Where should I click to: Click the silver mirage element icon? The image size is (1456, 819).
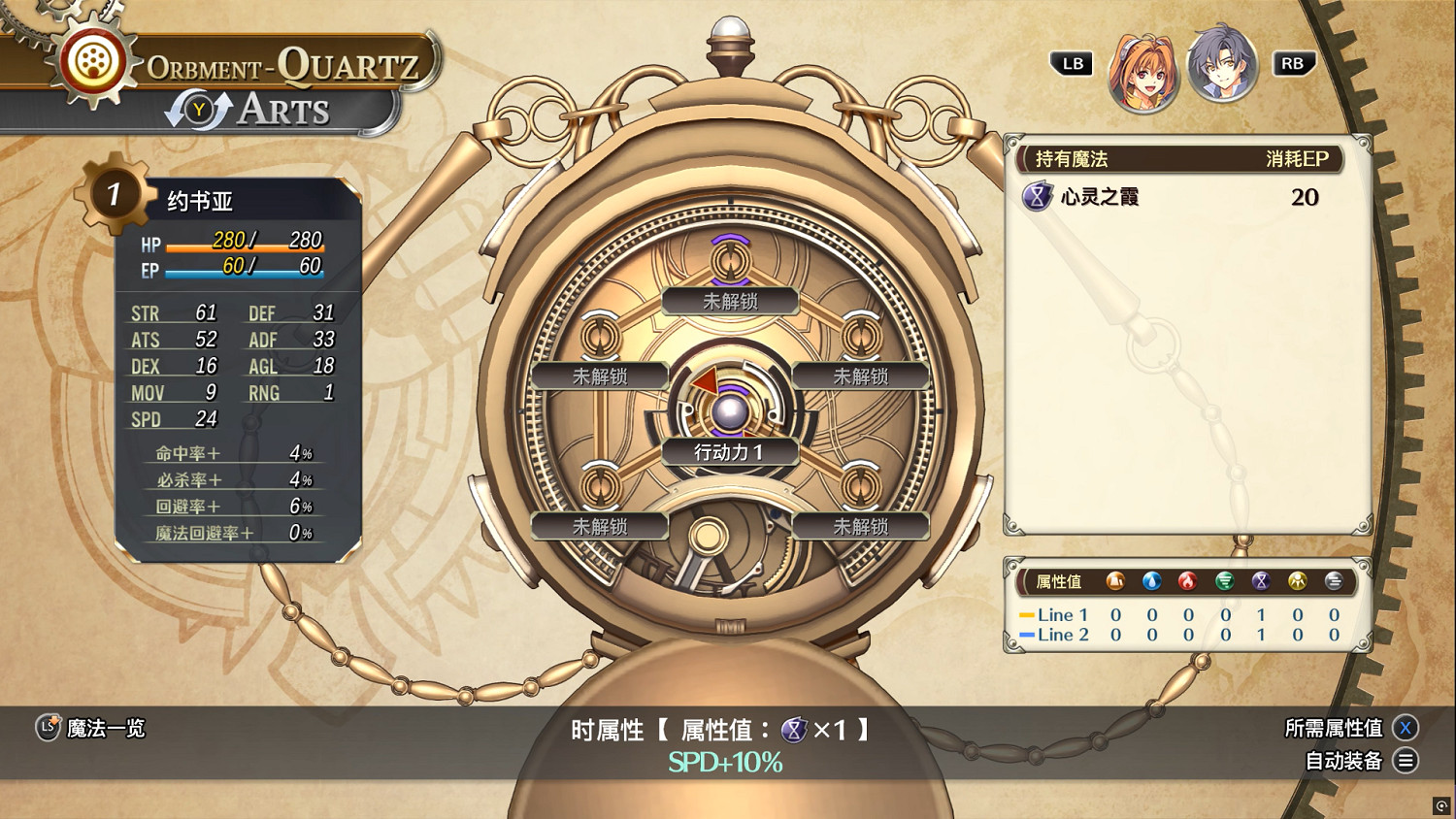tap(1334, 581)
